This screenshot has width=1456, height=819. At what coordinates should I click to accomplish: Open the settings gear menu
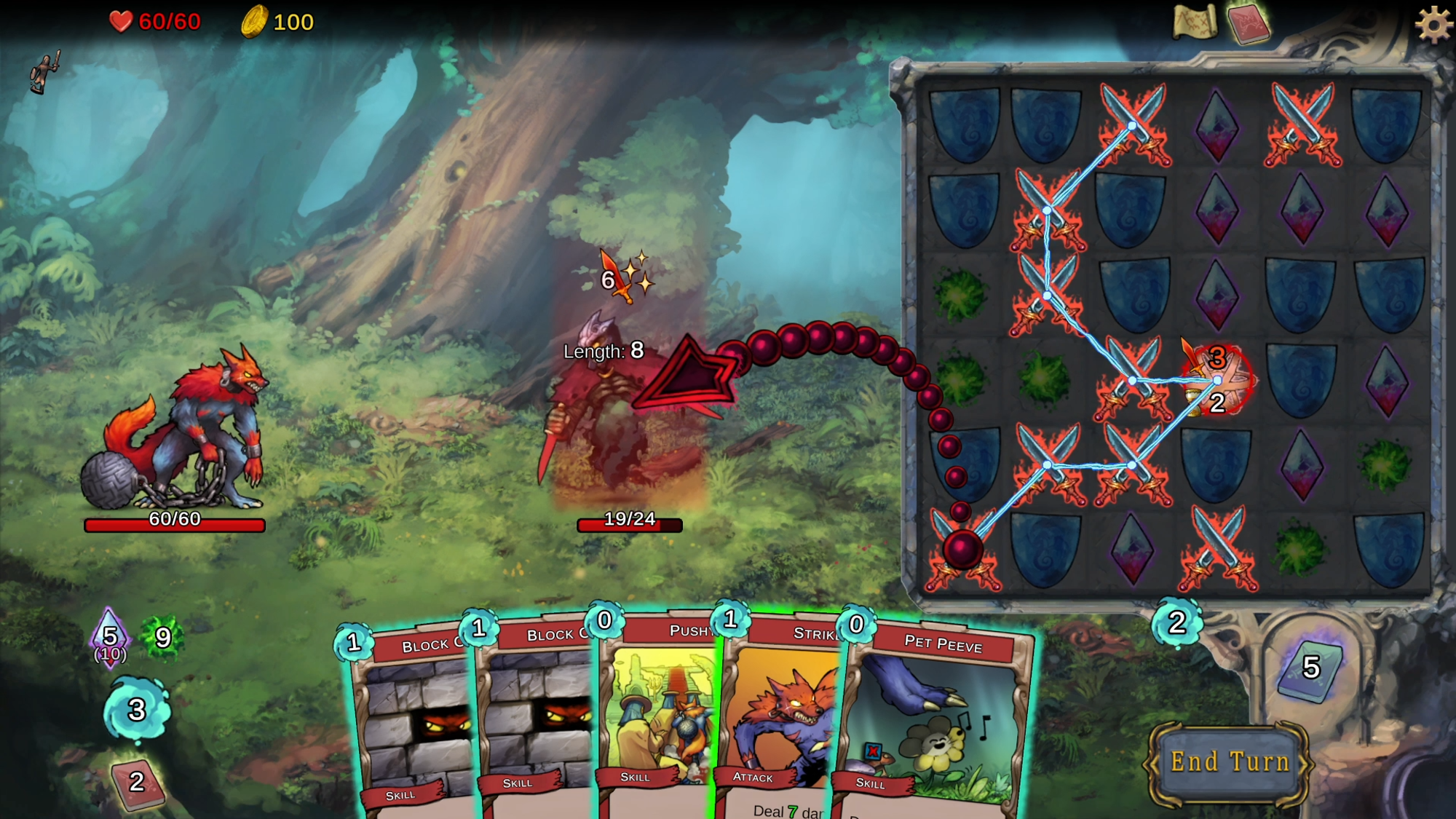(1433, 25)
